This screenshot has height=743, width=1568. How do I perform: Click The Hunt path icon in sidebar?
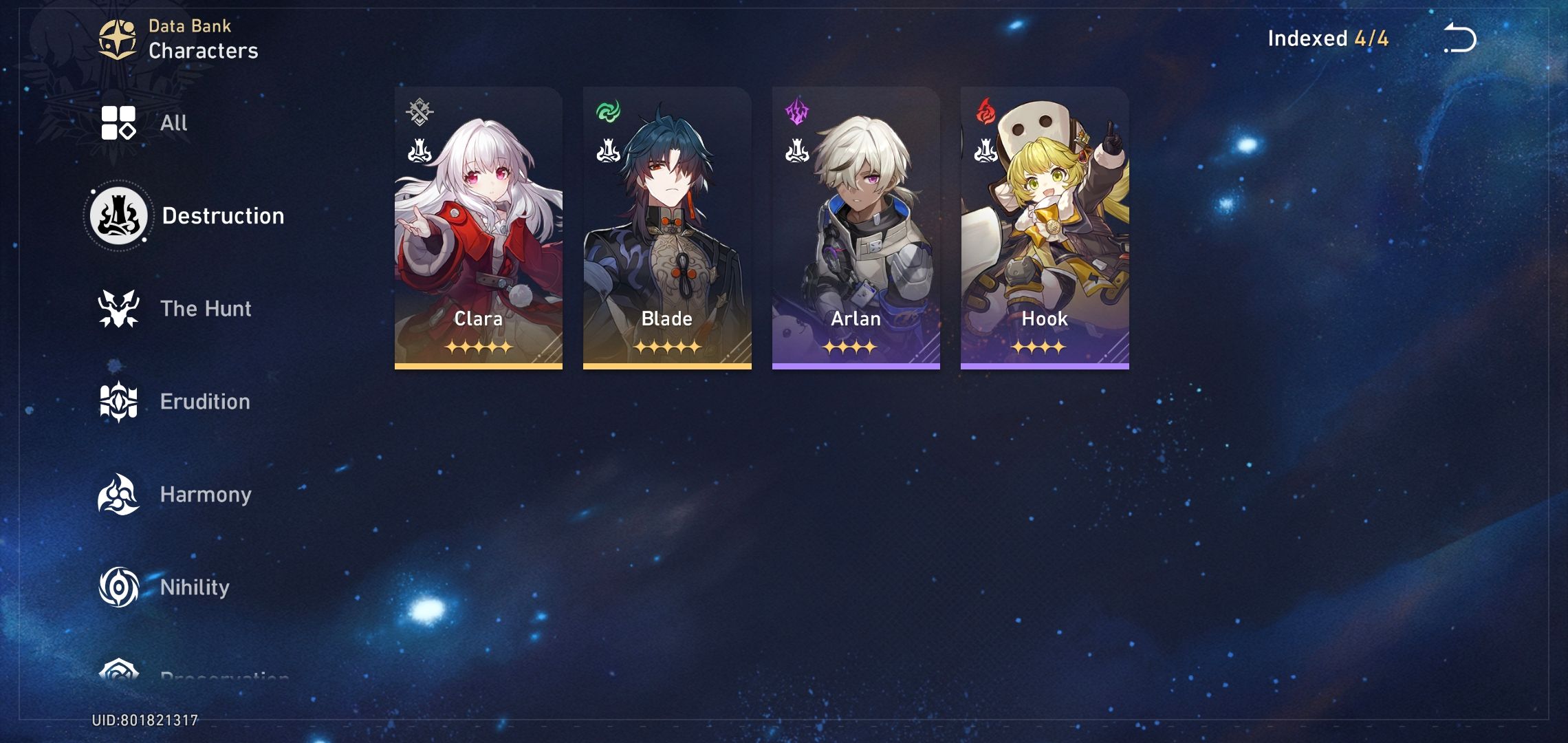pos(118,308)
